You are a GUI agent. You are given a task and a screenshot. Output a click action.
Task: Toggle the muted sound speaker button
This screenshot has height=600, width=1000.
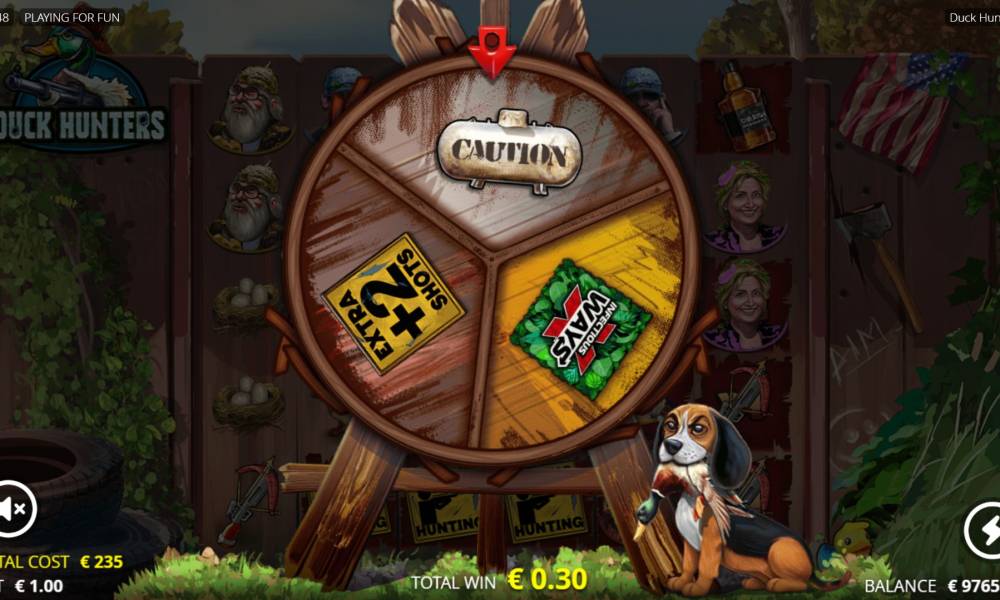pos(14,510)
